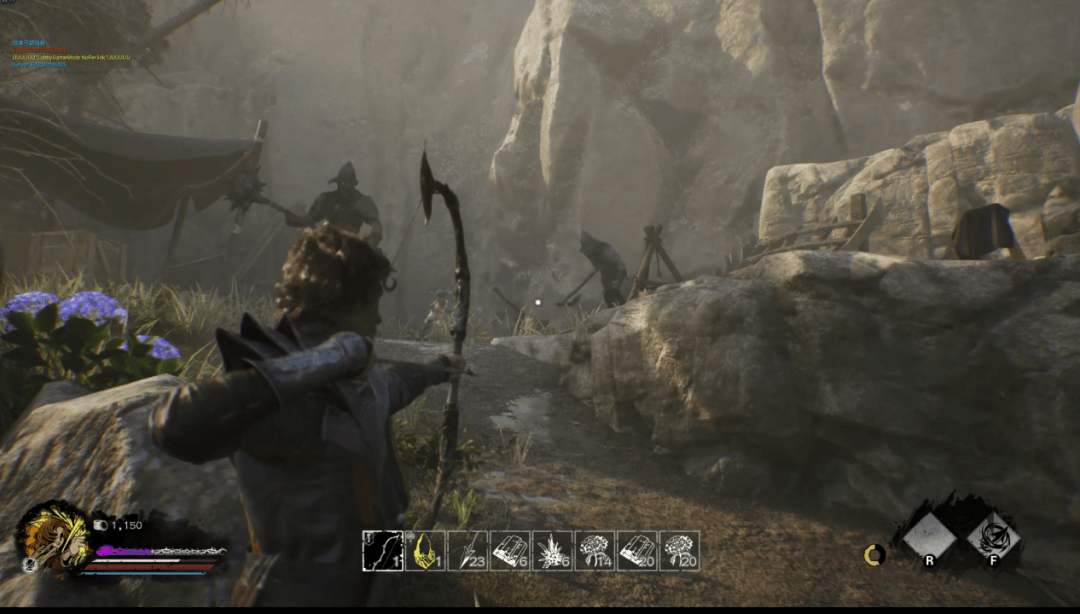Pick the spiky crystal cluster slot
Screen dimensions: 1080x614
click(552, 551)
